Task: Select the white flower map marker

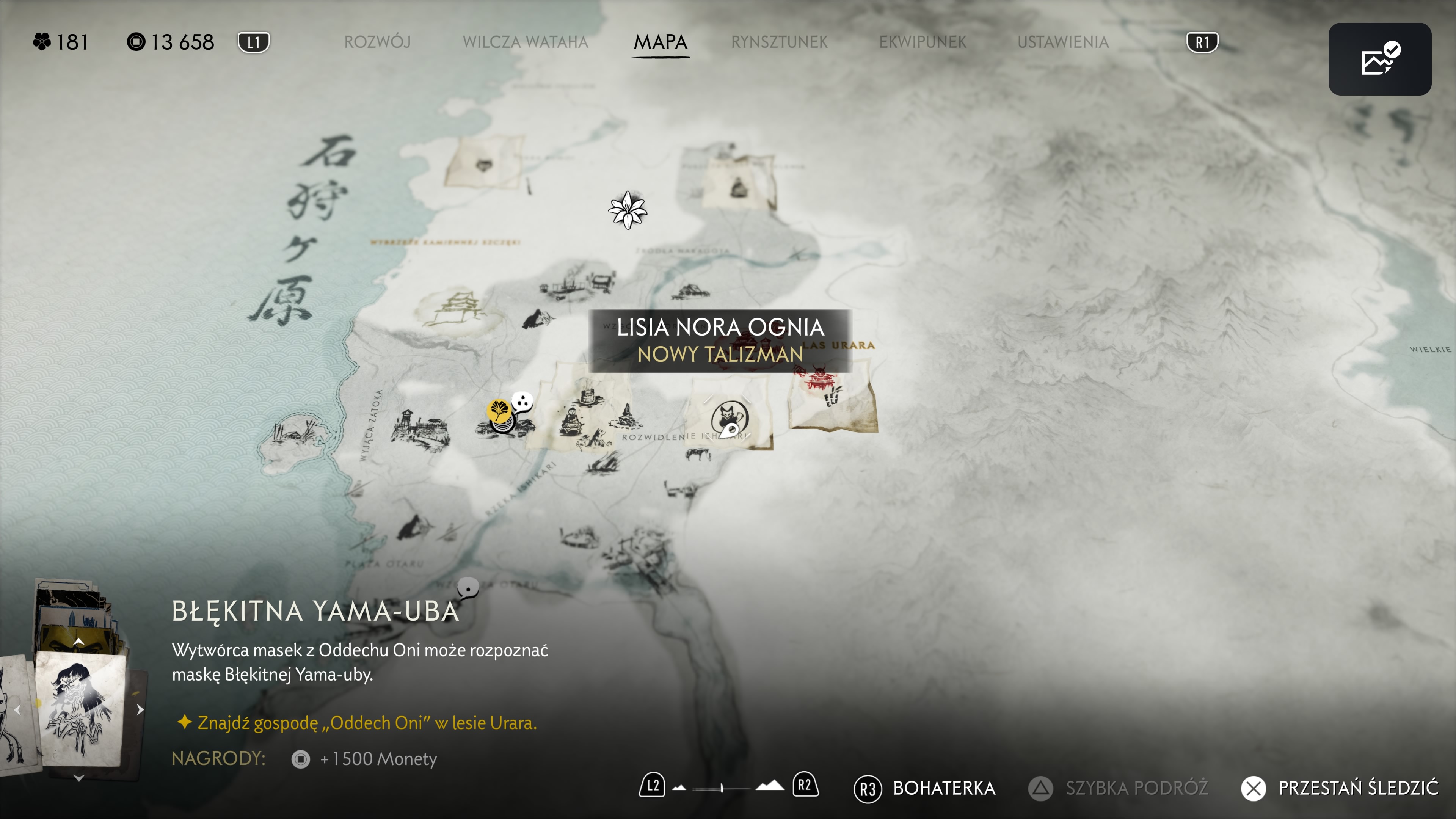Action: point(628,210)
